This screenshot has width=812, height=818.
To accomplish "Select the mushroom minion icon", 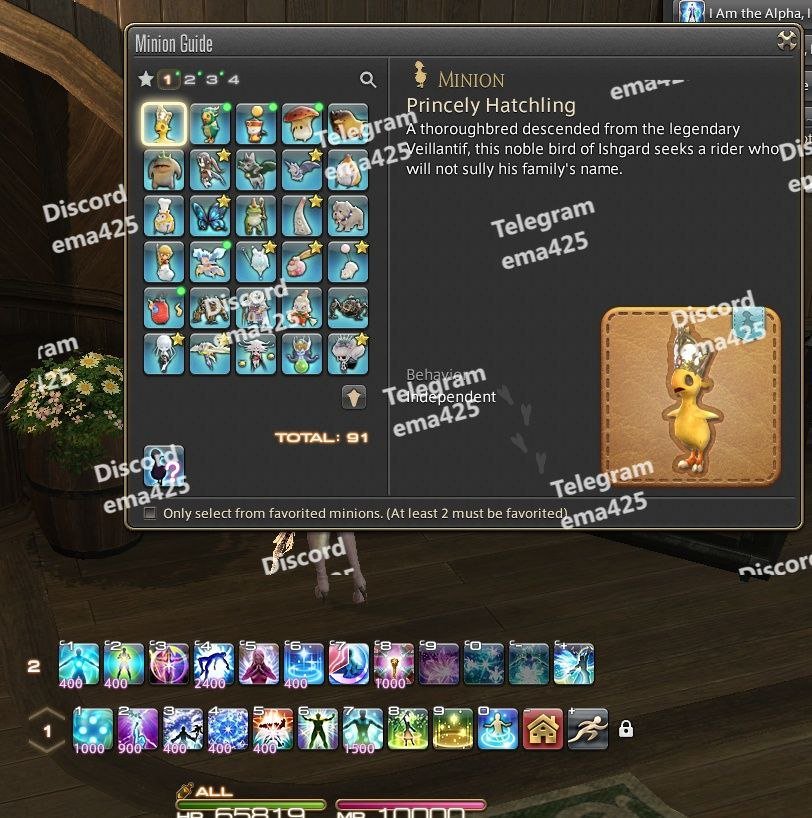I will click(x=302, y=124).
